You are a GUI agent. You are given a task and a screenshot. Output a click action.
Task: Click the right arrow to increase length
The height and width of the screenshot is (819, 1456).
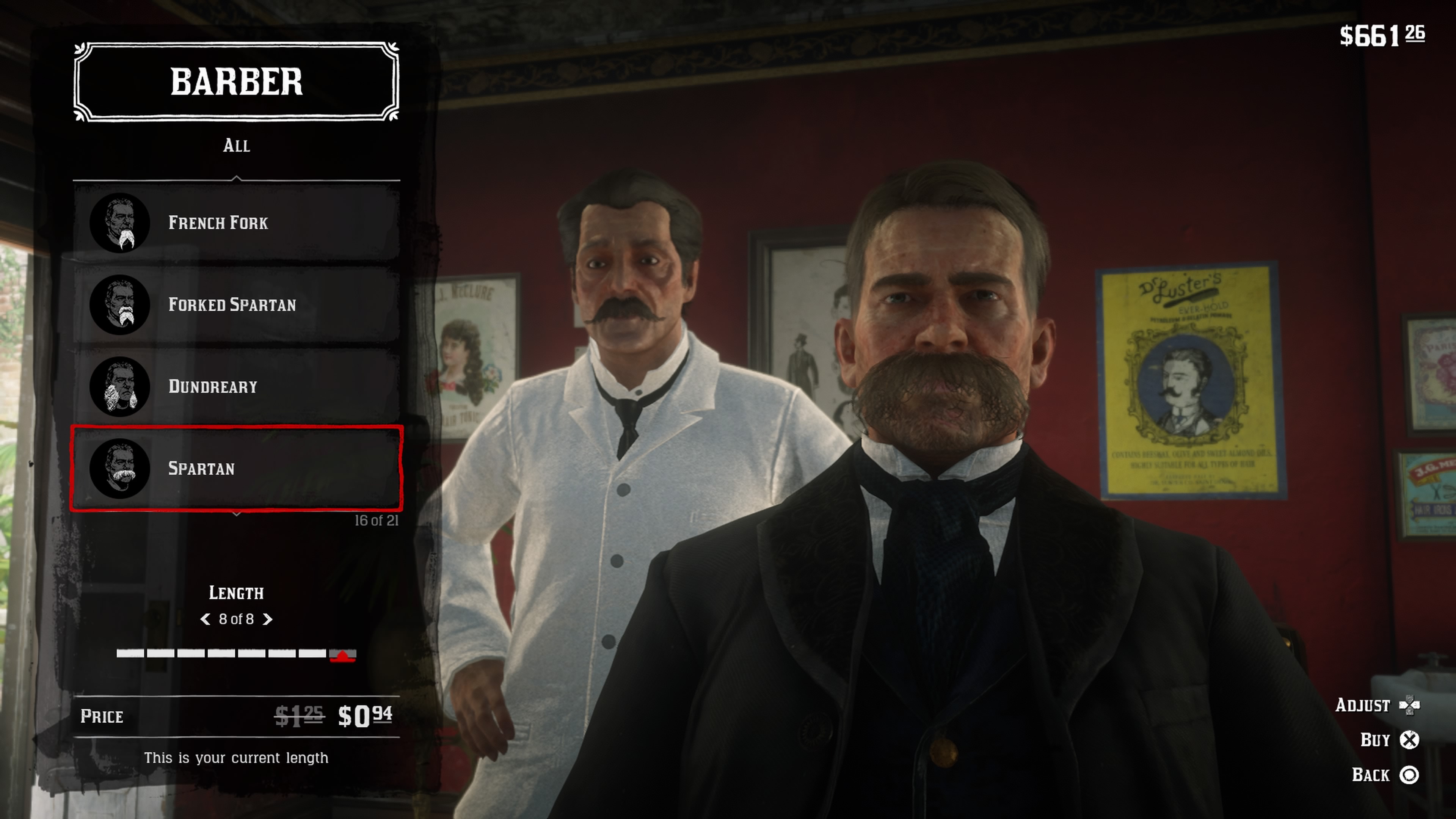click(268, 619)
